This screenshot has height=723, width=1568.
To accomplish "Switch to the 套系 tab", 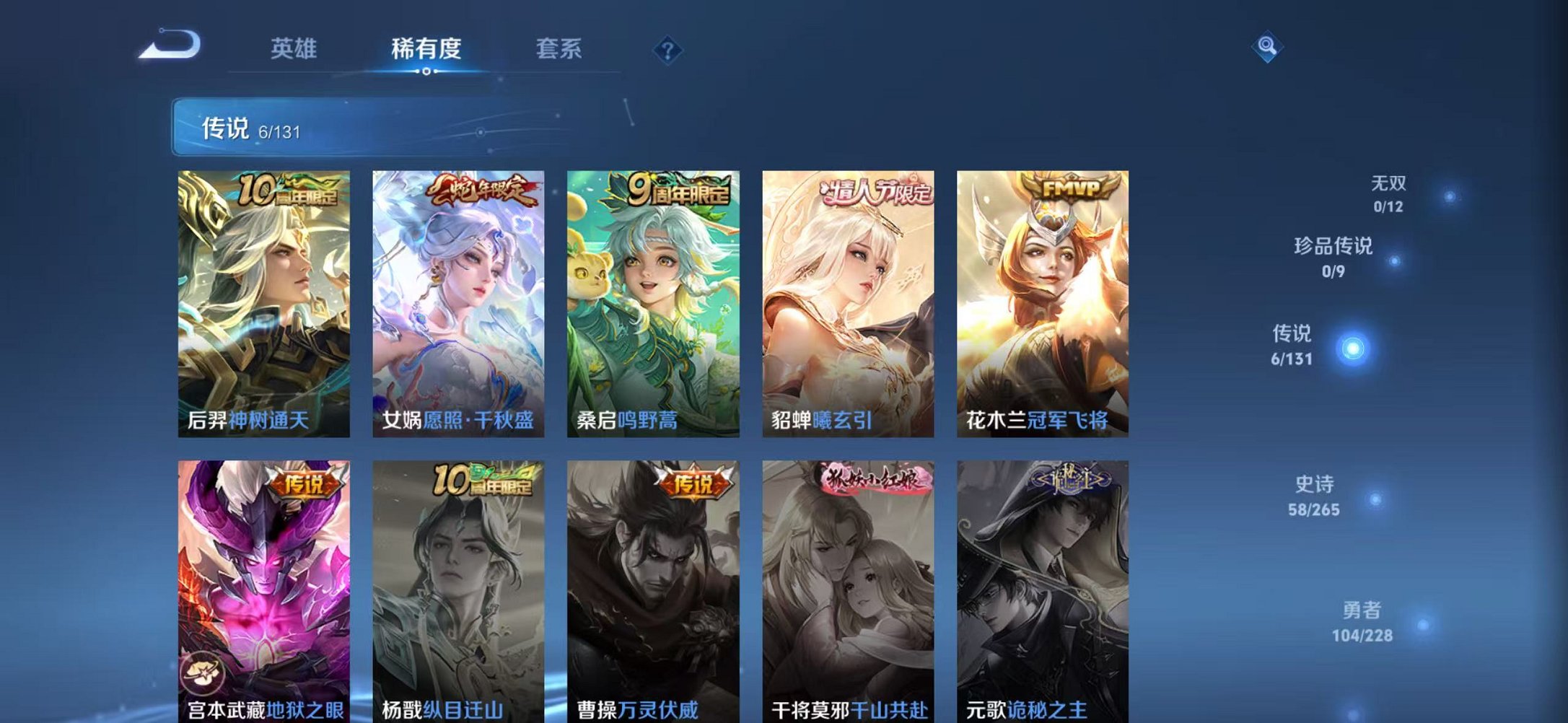I will click(x=558, y=46).
